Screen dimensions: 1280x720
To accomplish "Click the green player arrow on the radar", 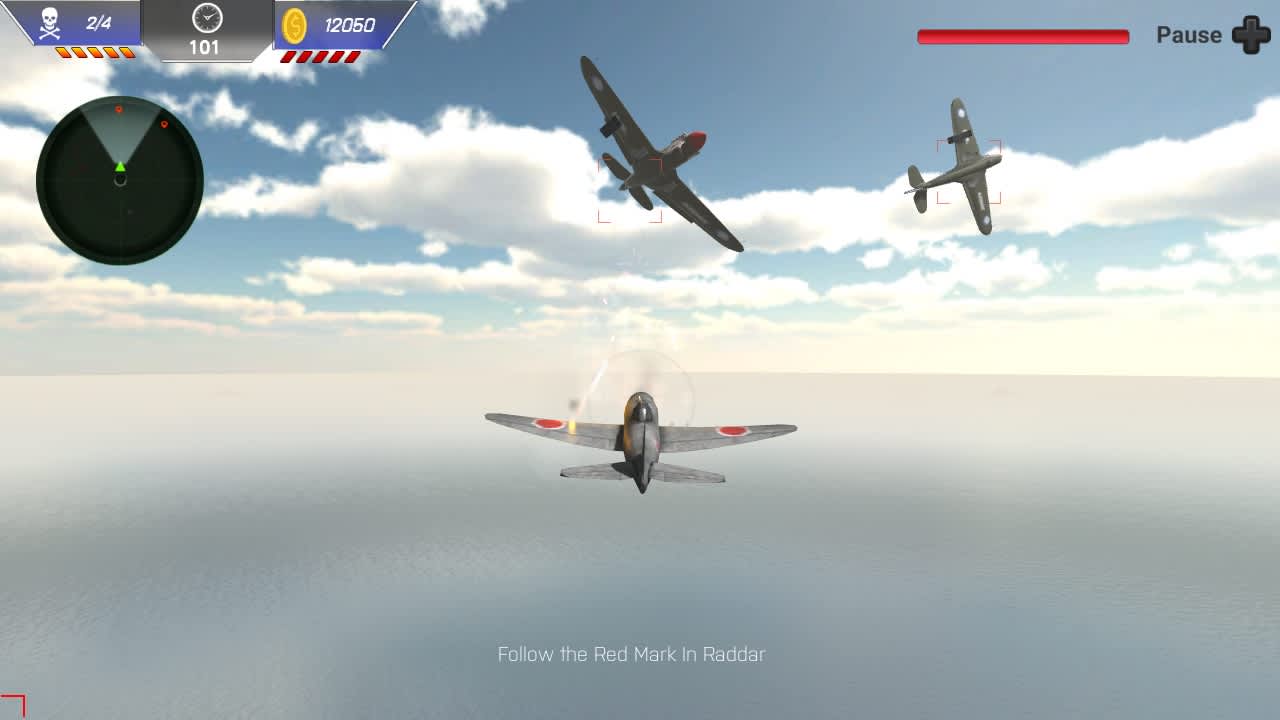I will coord(120,167).
